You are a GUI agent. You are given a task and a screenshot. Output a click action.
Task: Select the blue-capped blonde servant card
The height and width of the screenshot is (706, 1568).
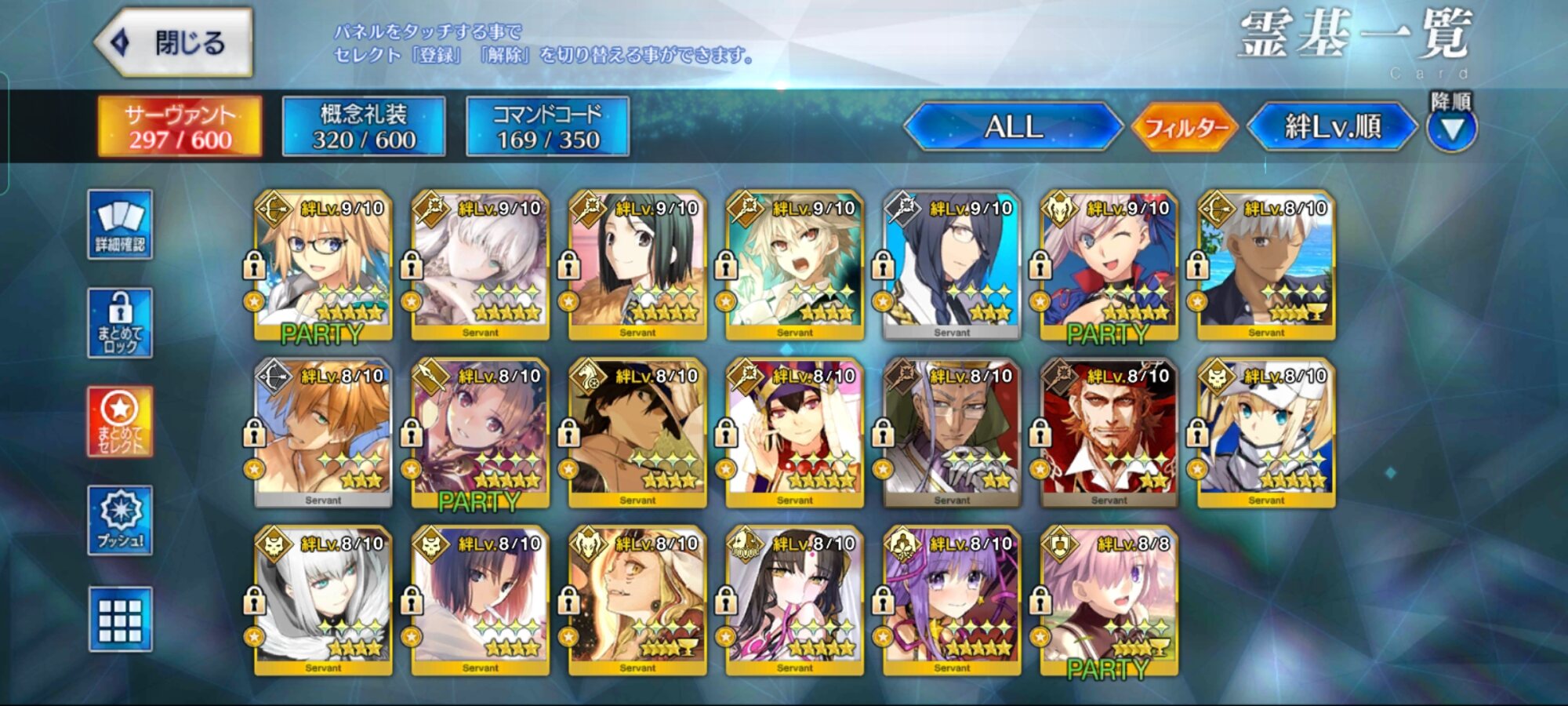point(1266,433)
